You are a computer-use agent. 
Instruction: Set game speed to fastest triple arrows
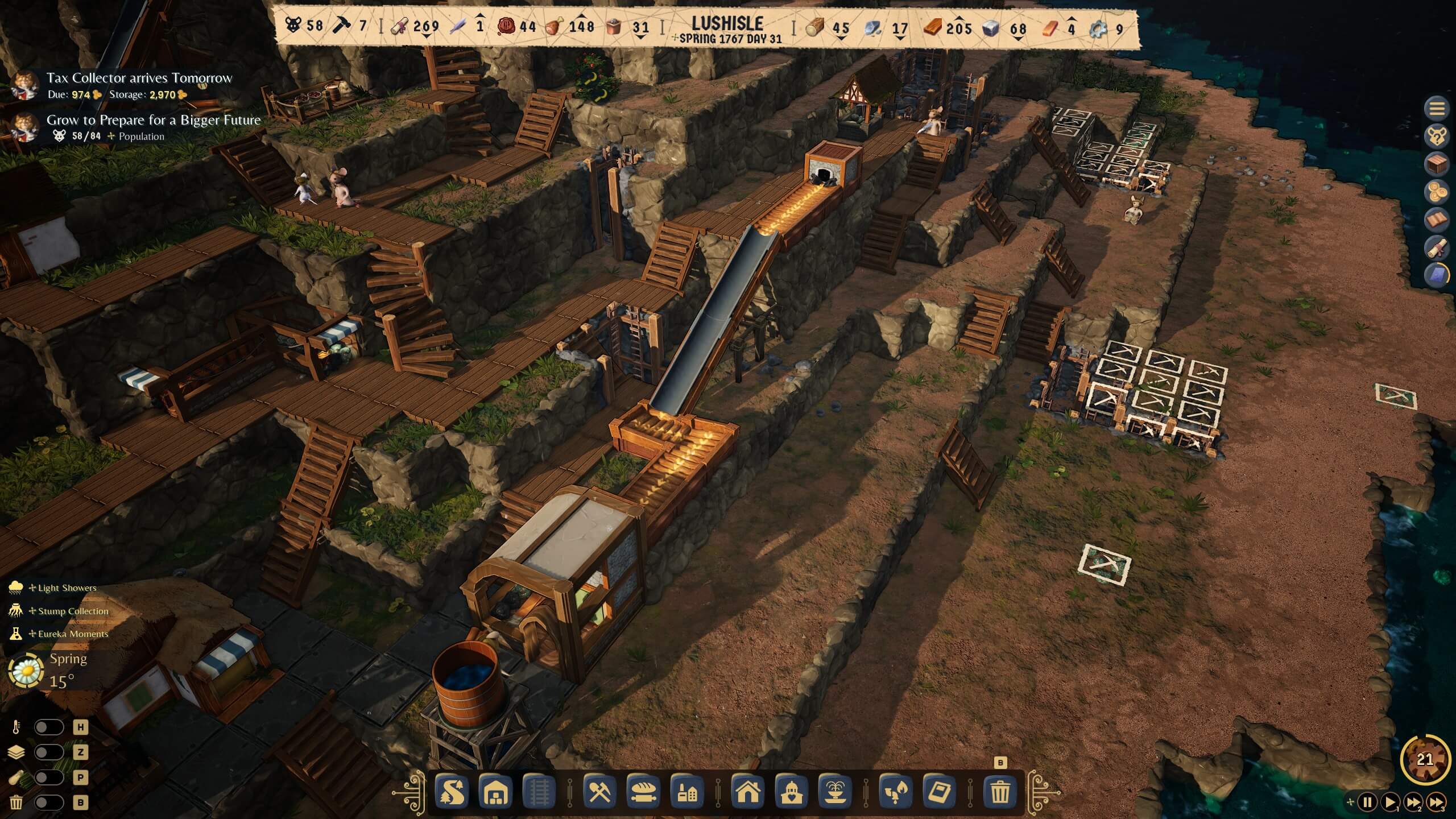coord(1436,803)
